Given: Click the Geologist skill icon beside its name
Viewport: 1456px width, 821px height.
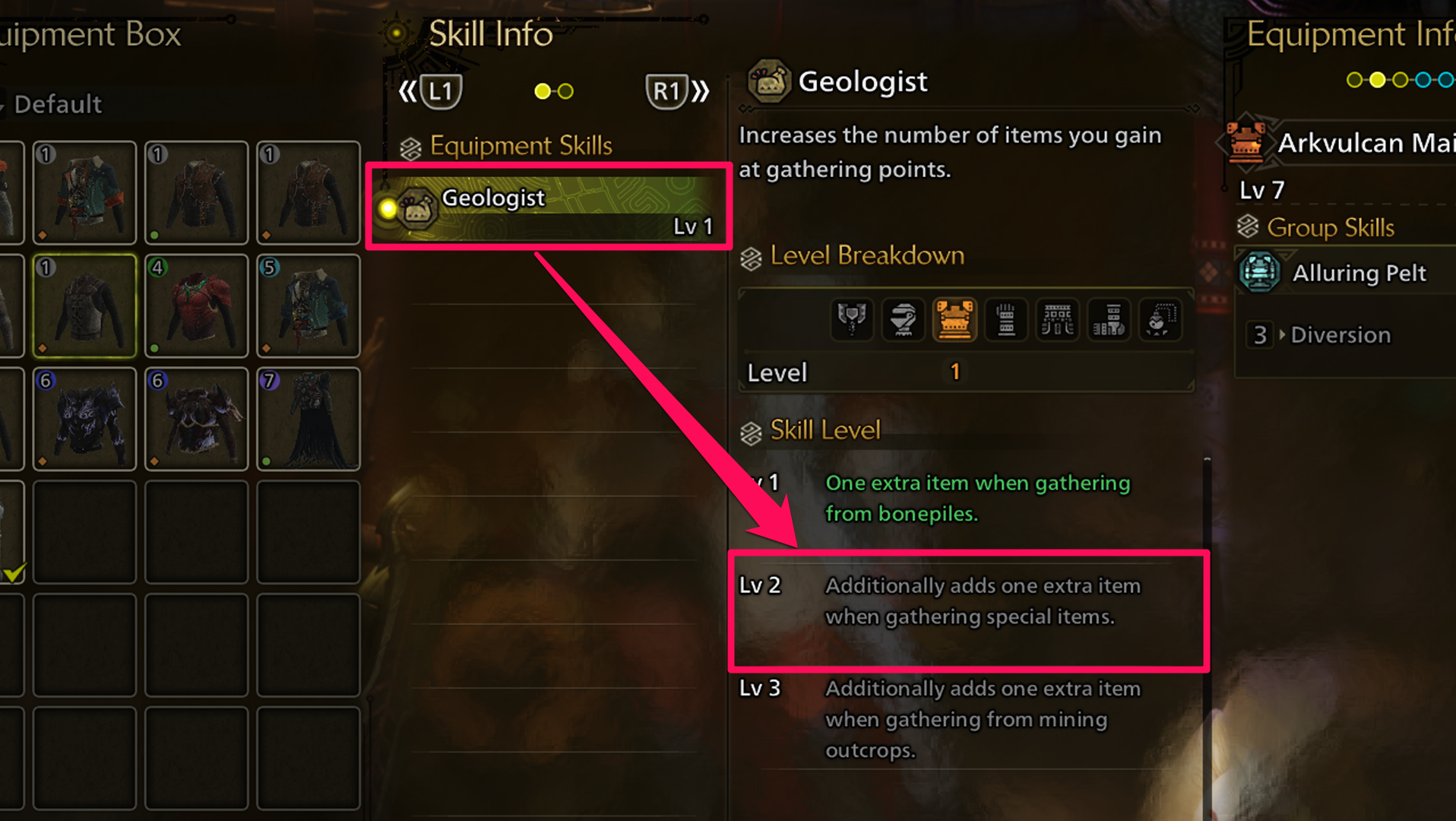Looking at the screenshot, I should click(x=770, y=80).
